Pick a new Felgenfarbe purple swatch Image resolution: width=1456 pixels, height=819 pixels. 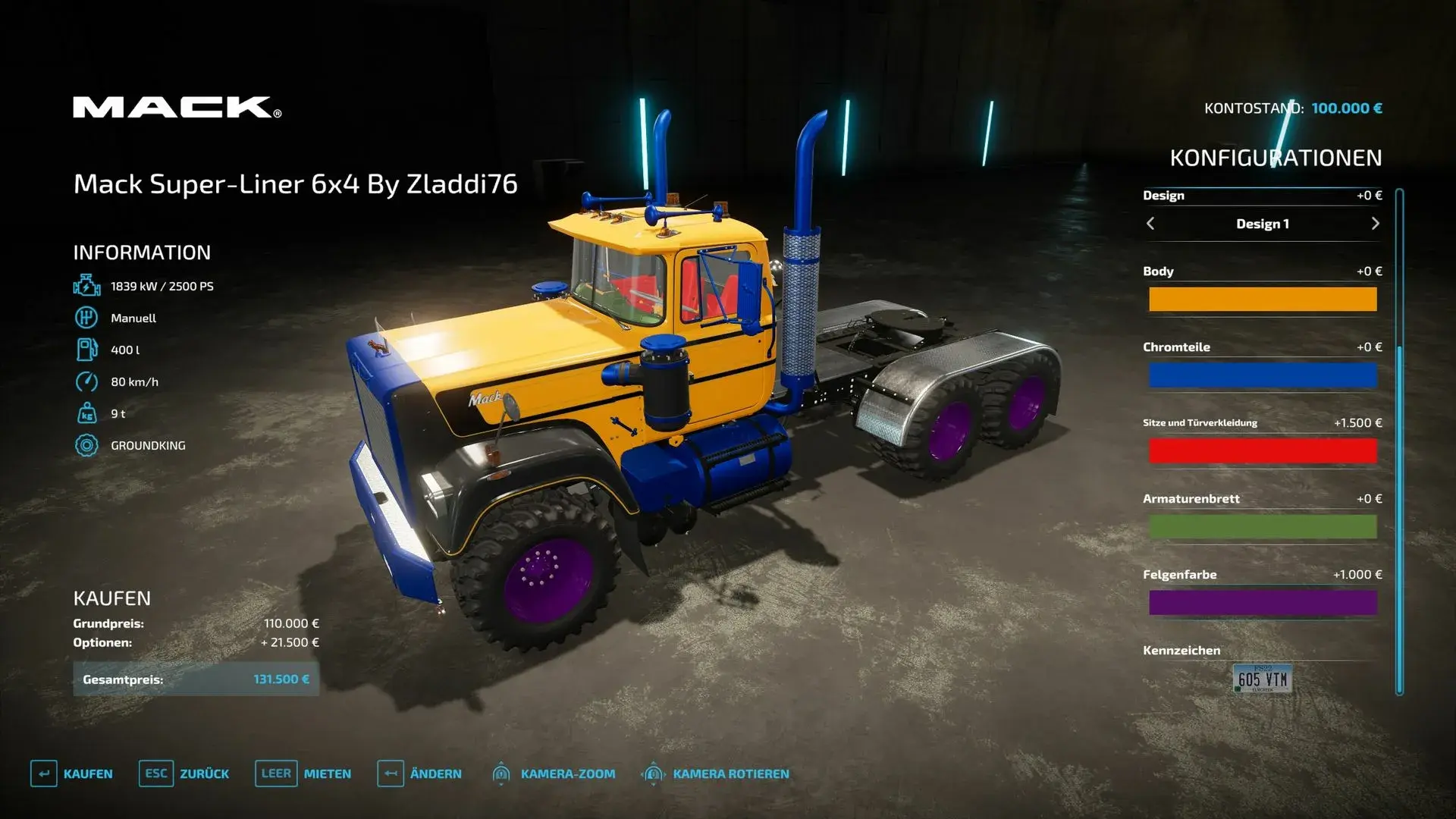(1263, 602)
